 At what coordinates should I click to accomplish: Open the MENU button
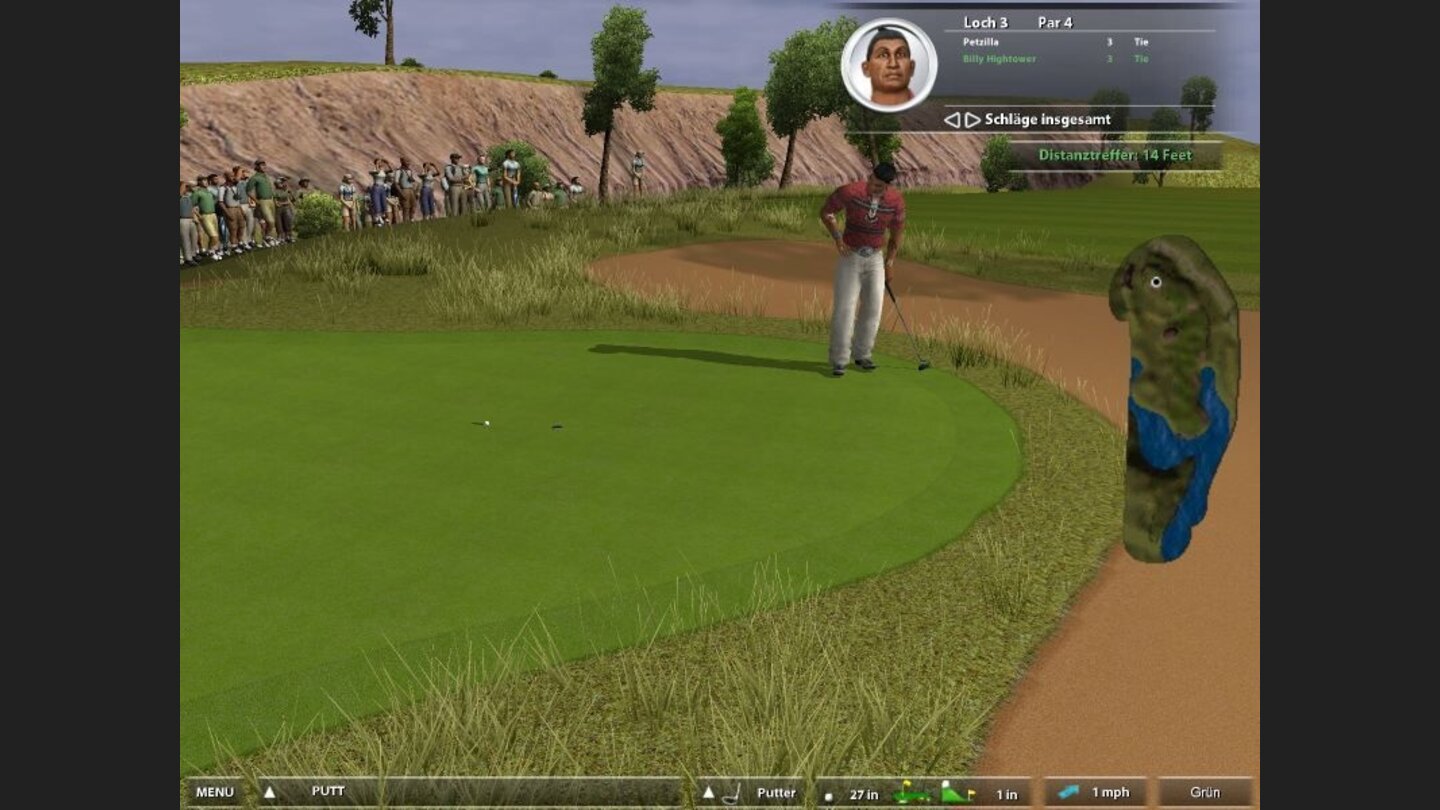[214, 792]
